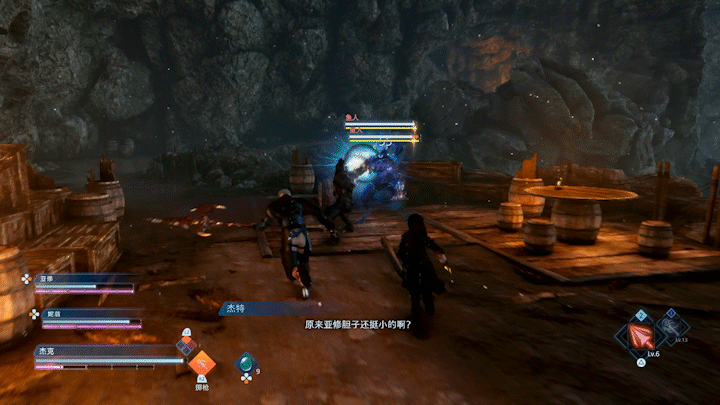Activate the orange spear throw ability icon
This screenshot has width=720, height=405.
click(202, 365)
